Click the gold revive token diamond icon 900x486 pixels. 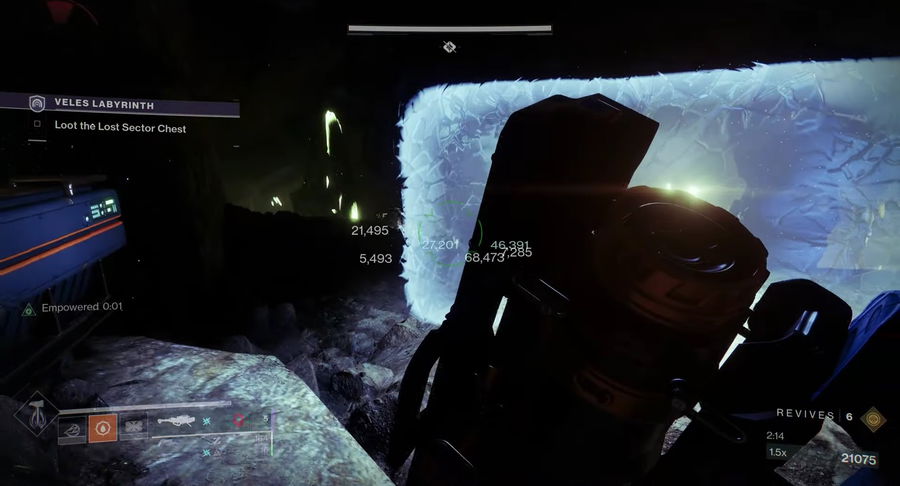pyautogui.click(x=873, y=418)
